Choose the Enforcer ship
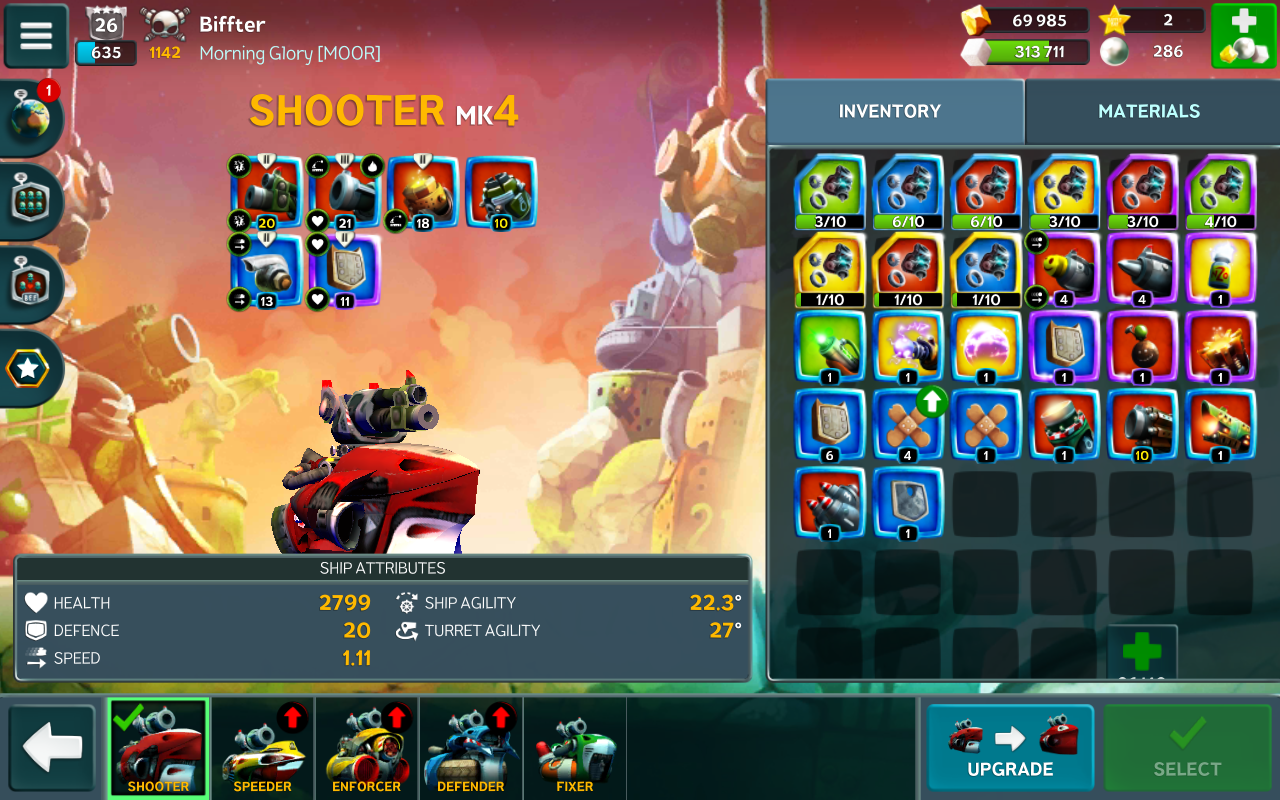The width and height of the screenshot is (1280, 800). tap(367, 748)
